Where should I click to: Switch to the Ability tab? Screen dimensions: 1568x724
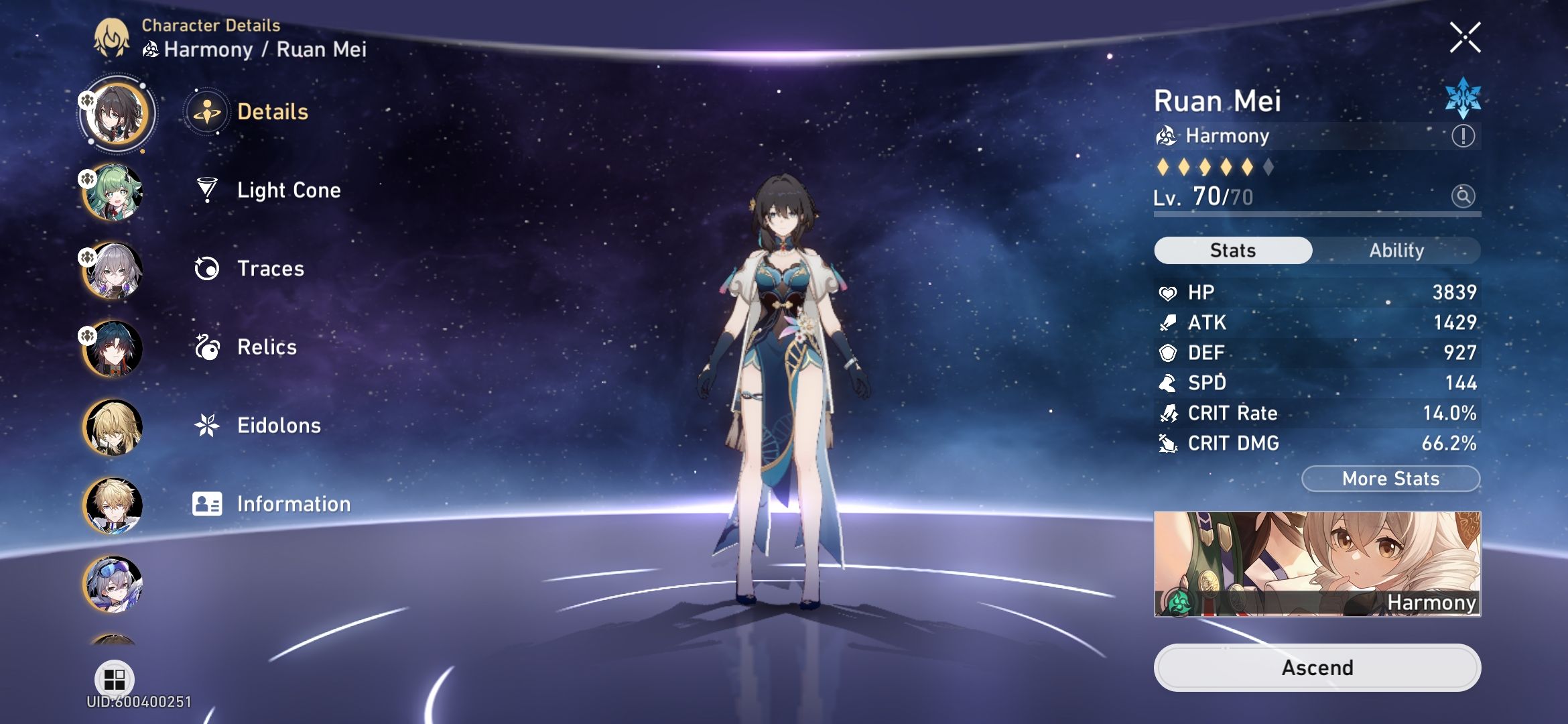point(1396,250)
